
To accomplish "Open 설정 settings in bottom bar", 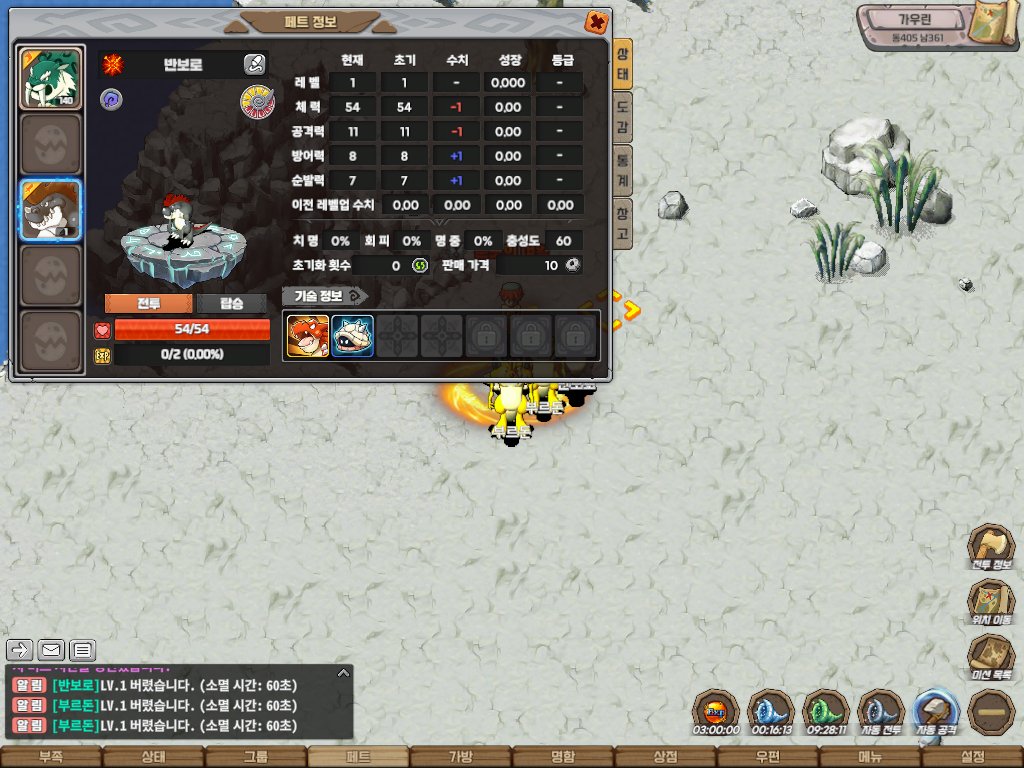I will click(972, 757).
